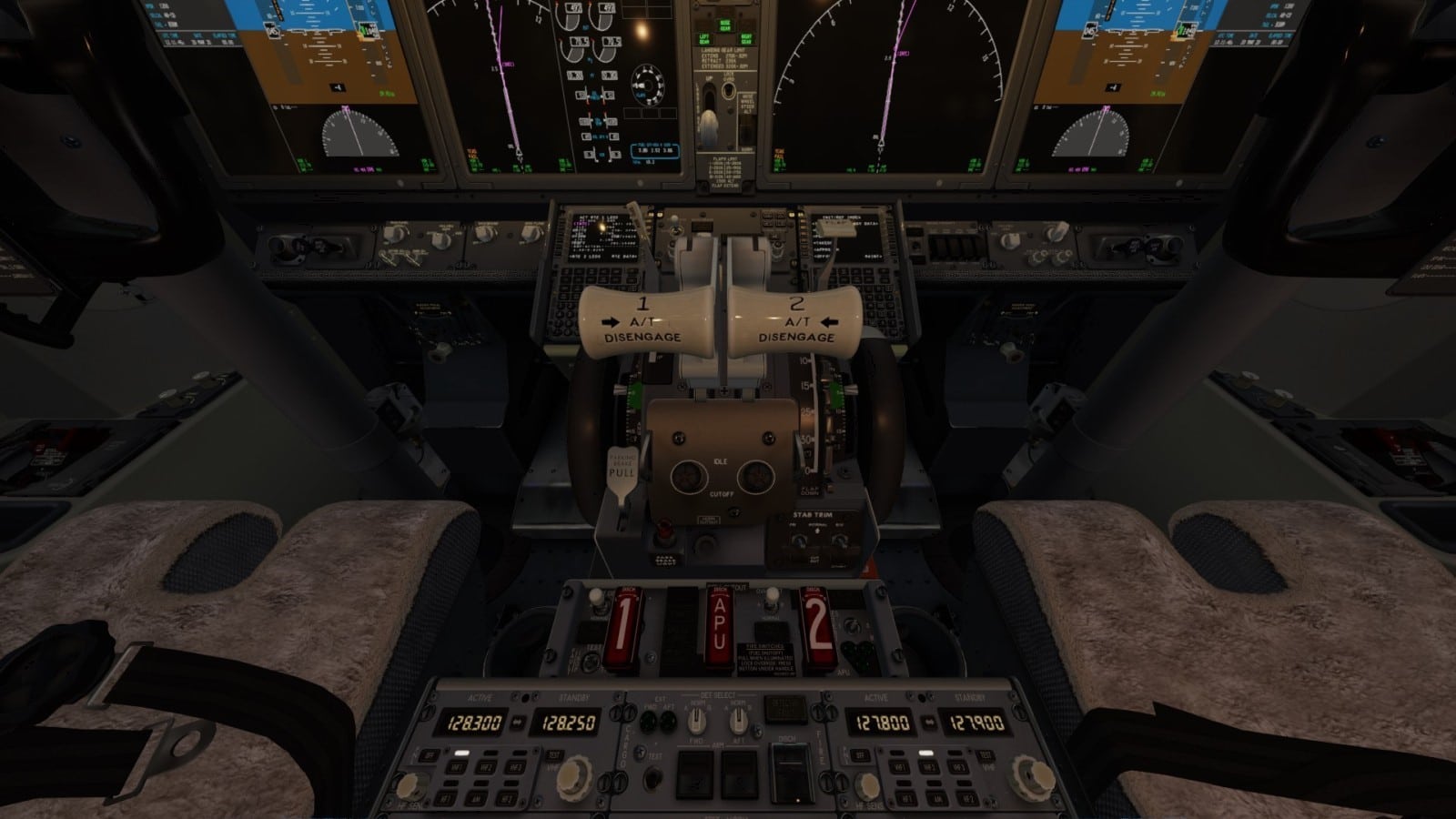Turn the left radio tuning knob
This screenshot has width=1456, height=819.
click(x=575, y=776)
